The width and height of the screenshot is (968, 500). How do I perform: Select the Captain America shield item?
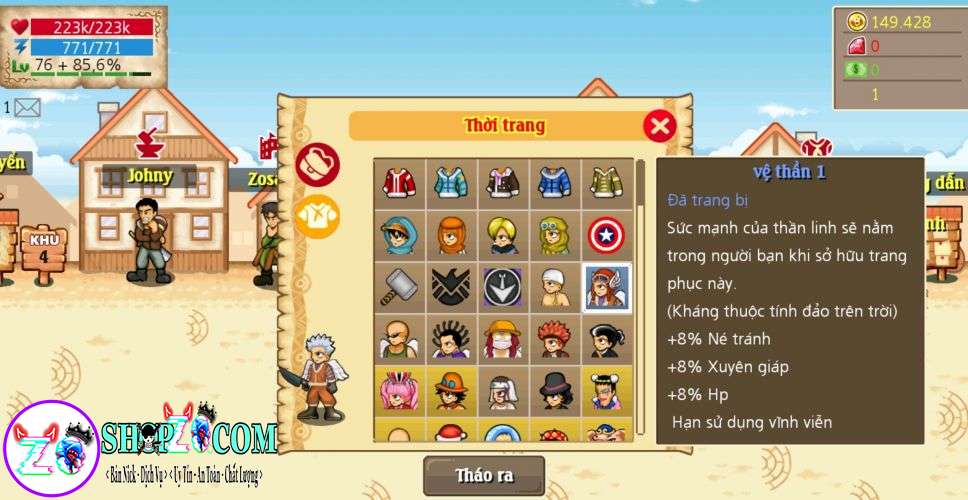607,234
